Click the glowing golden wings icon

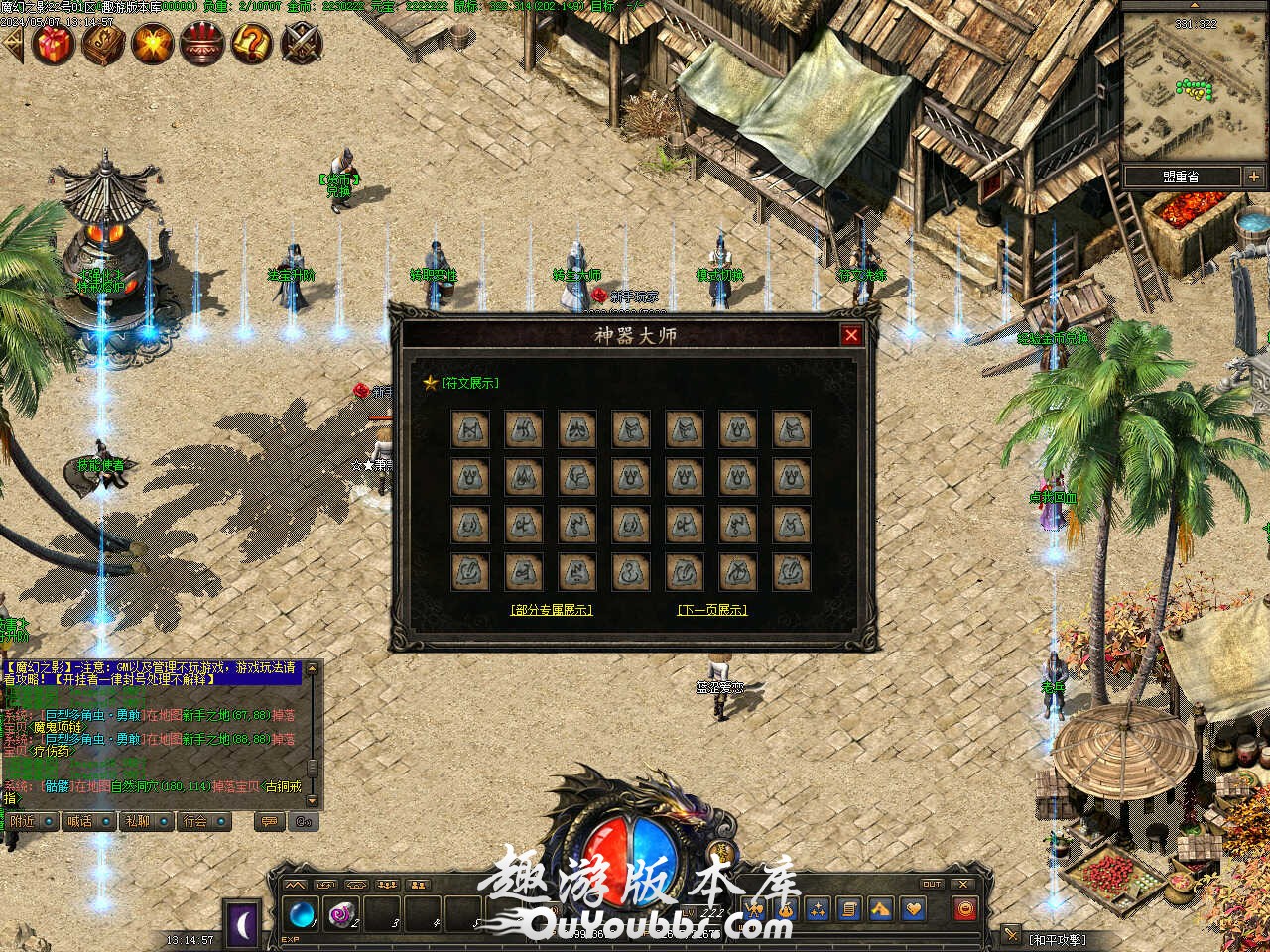pyautogui.click(x=153, y=44)
